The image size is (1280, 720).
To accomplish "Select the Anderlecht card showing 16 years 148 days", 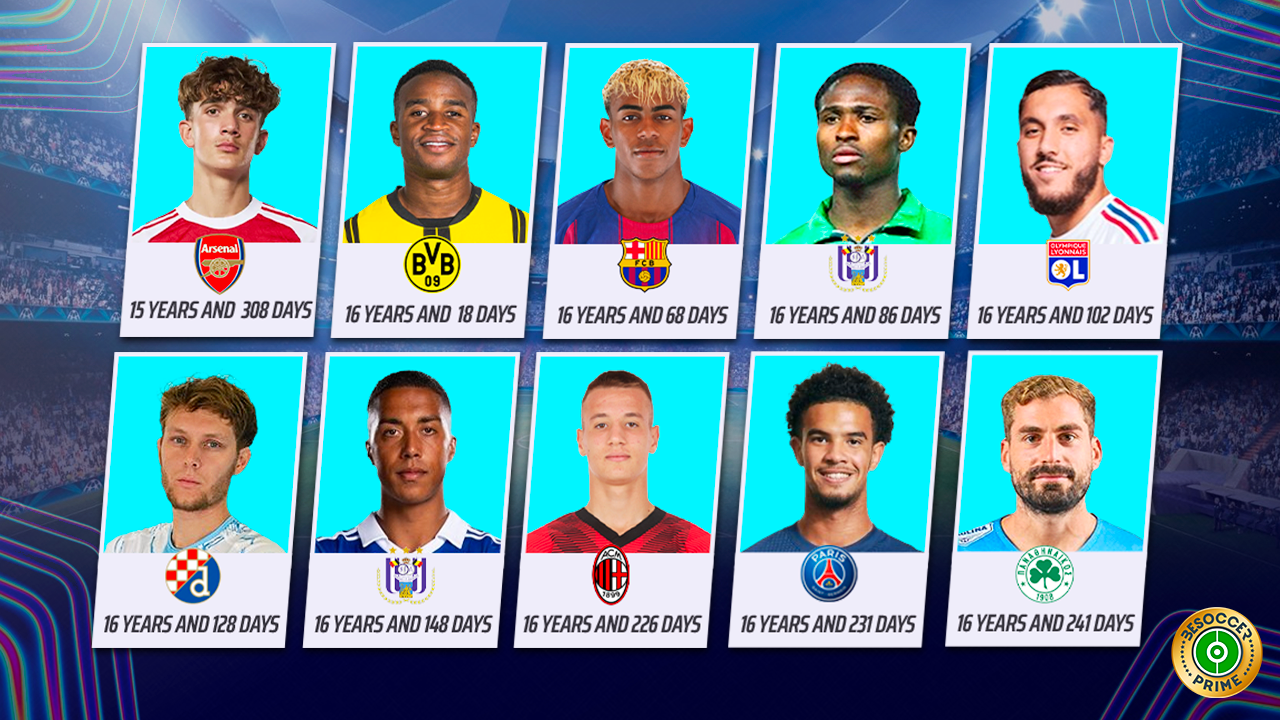I will point(408,500).
